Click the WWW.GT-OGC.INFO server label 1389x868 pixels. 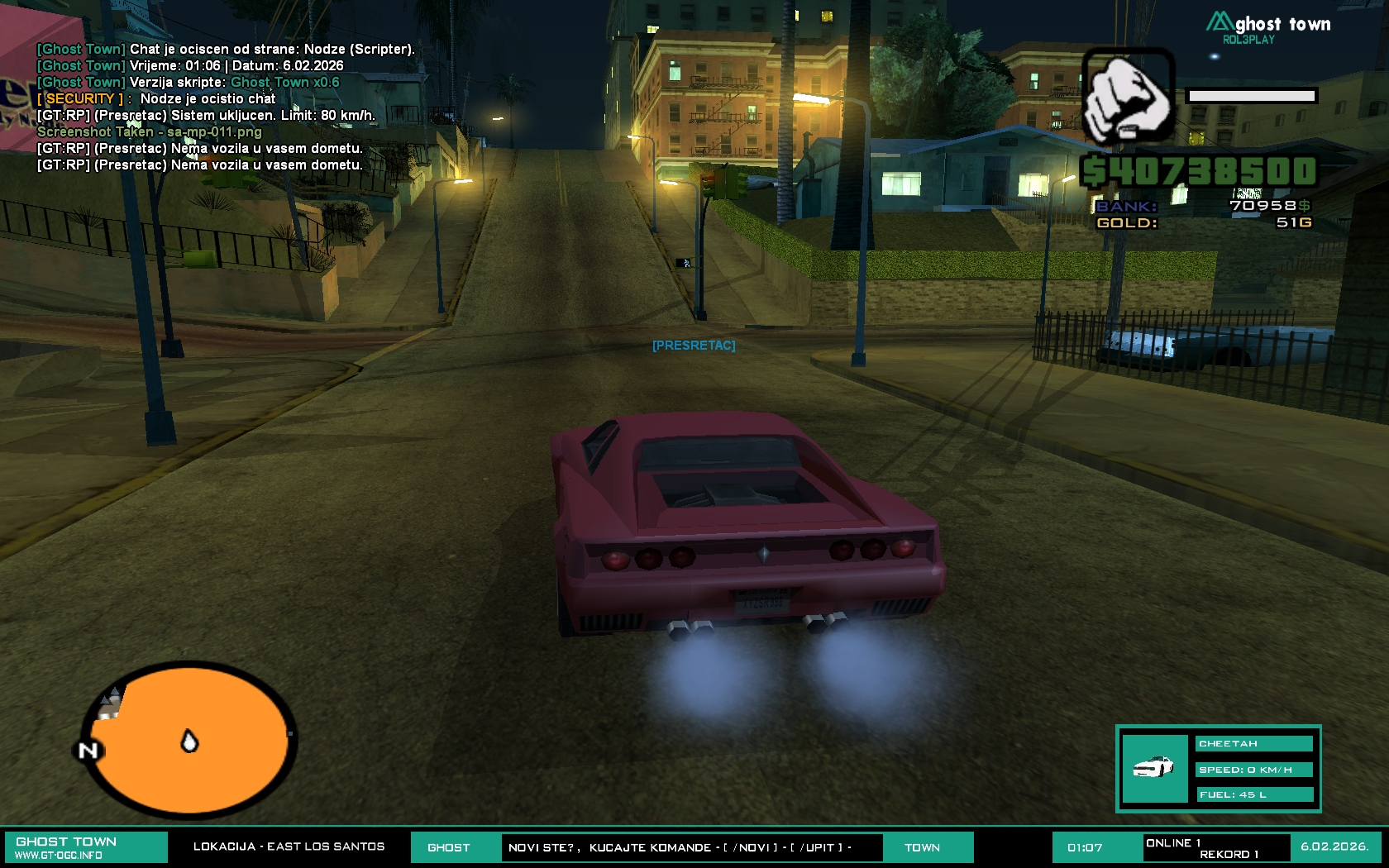pos(59,856)
